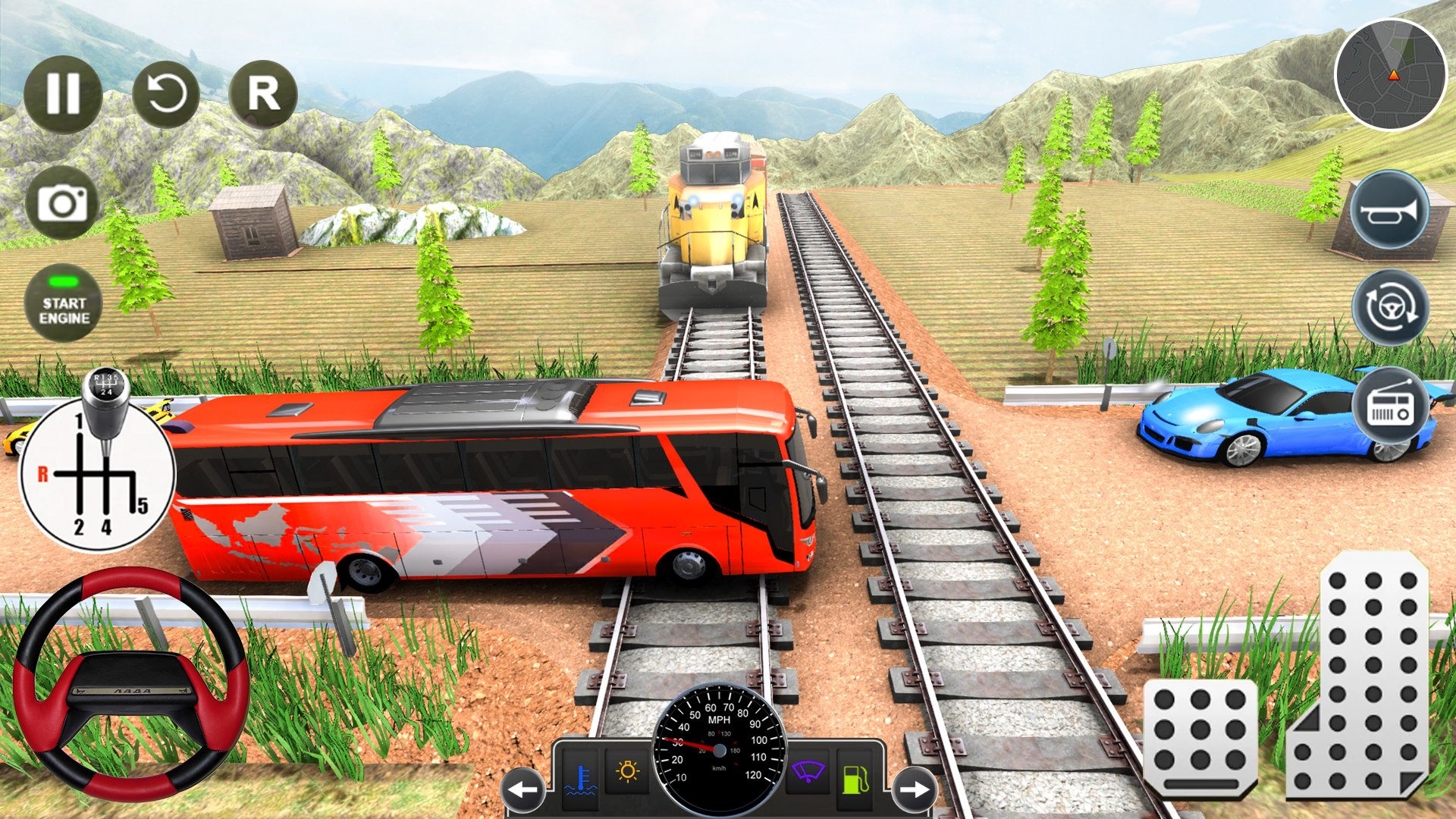This screenshot has height=819, width=1456.
Task: Restart the current level
Action: coord(167,94)
